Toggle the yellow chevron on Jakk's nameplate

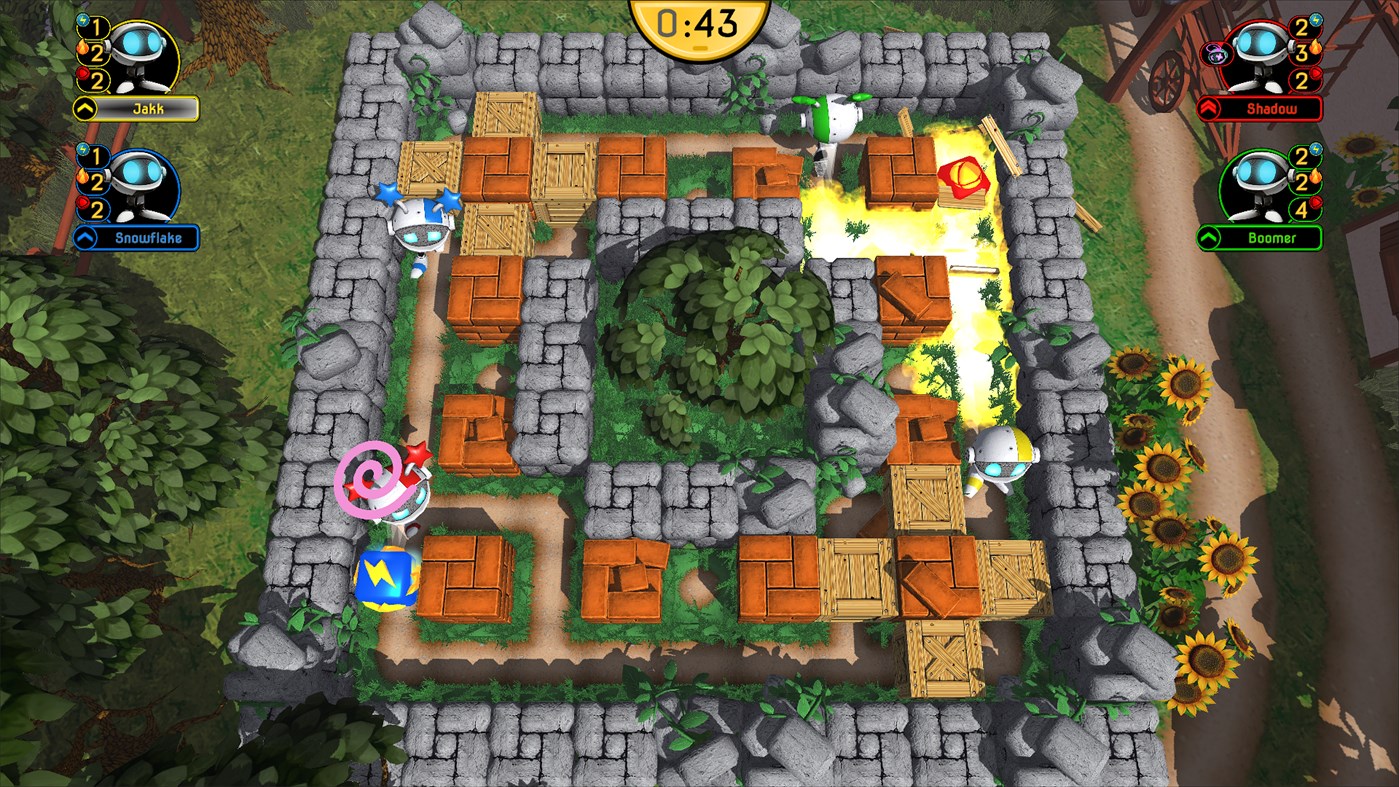click(x=84, y=106)
